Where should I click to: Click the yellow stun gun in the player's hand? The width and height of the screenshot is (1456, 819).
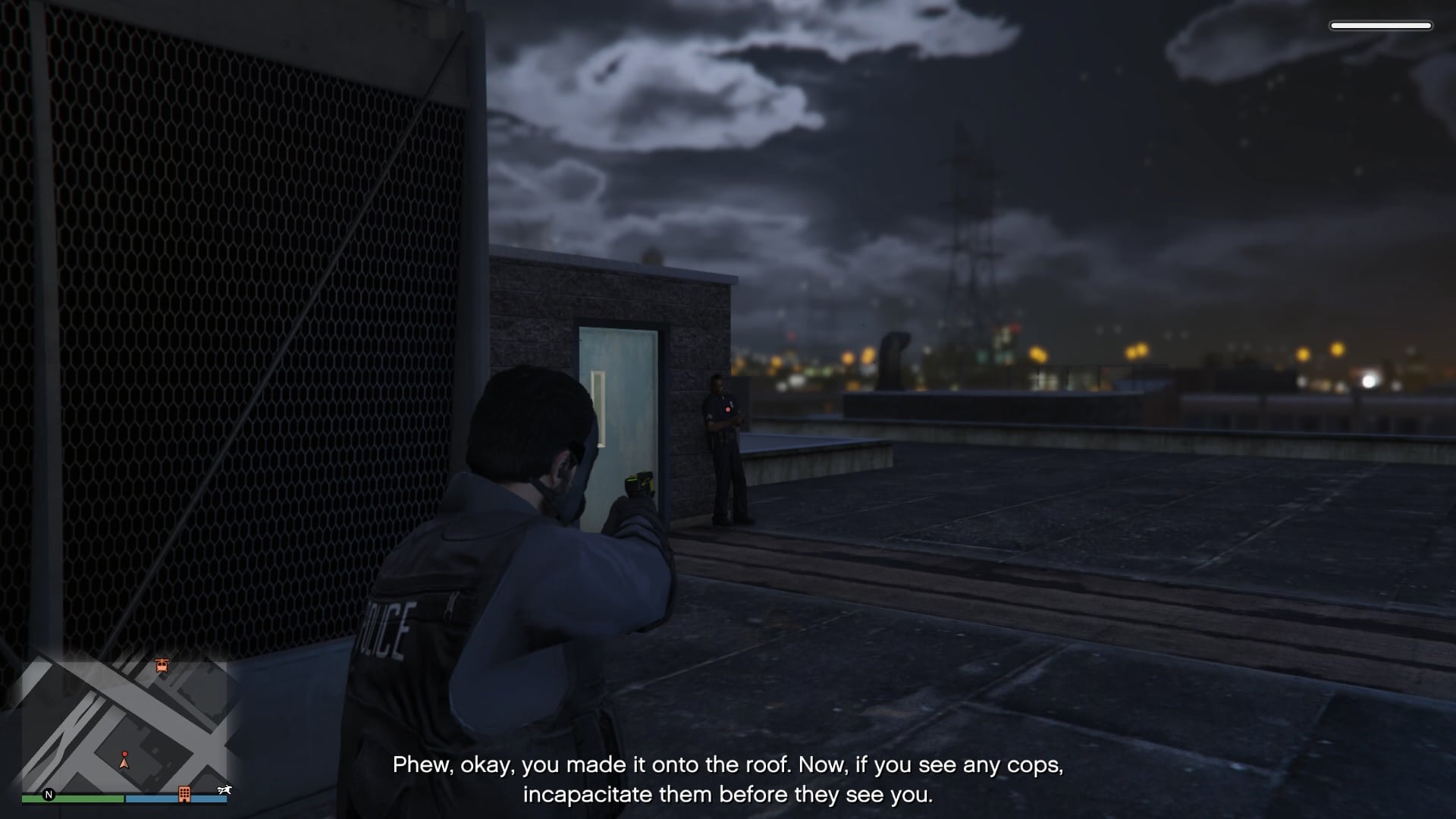point(640,484)
